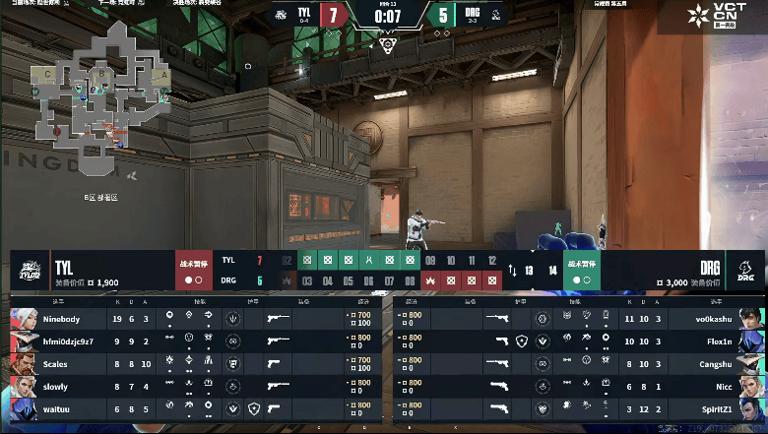768x434 pixels.
Task: Select round 13 in the round timeline
Action: 529,270
